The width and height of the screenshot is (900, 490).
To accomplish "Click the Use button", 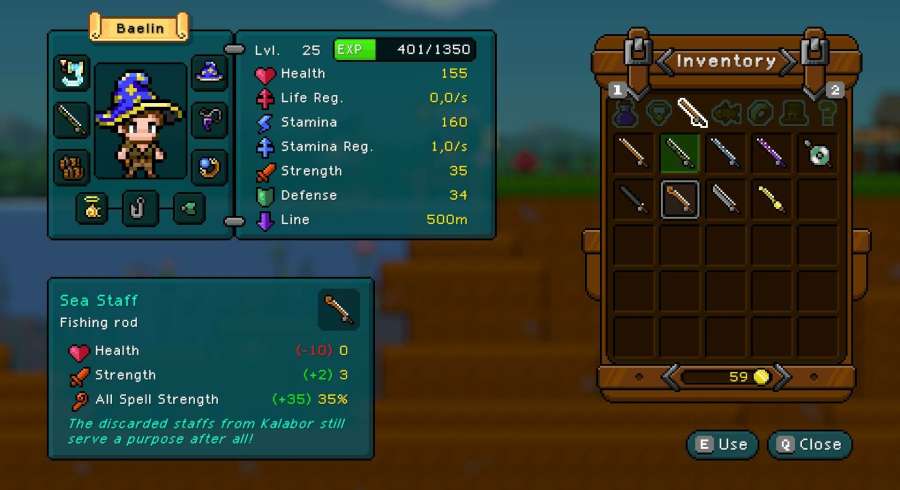I will point(722,444).
